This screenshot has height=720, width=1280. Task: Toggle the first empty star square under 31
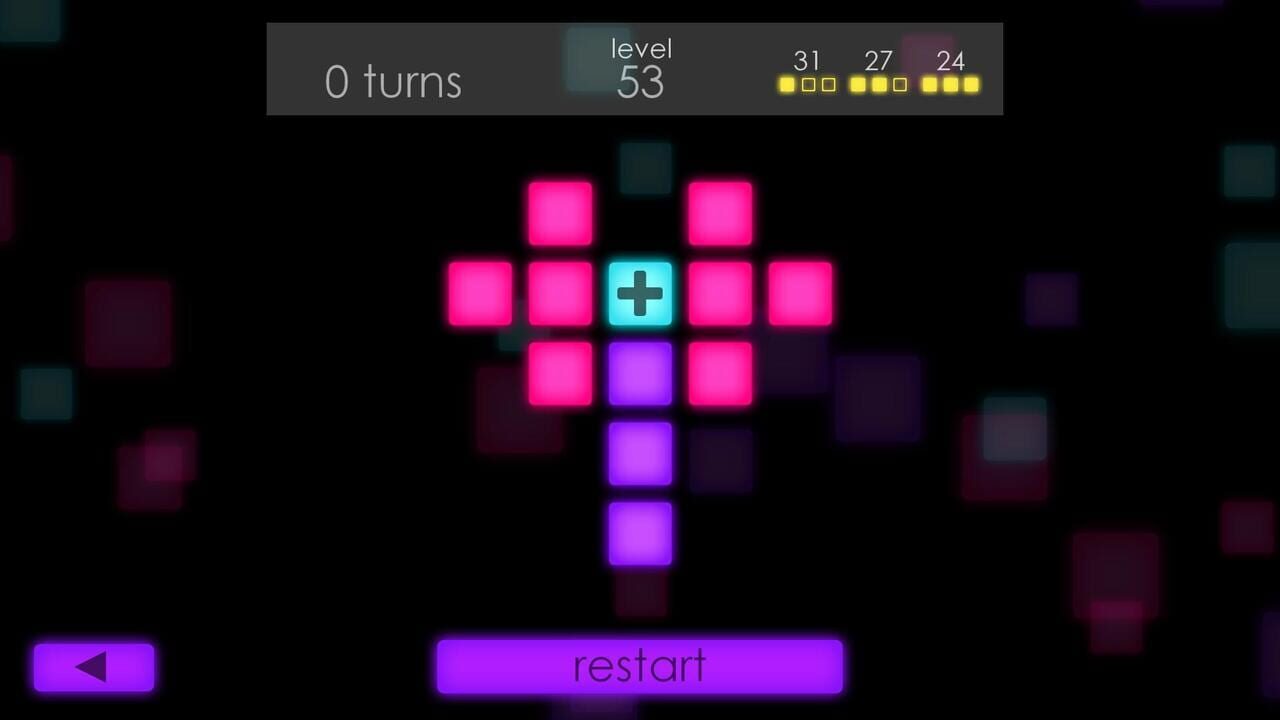click(x=808, y=84)
